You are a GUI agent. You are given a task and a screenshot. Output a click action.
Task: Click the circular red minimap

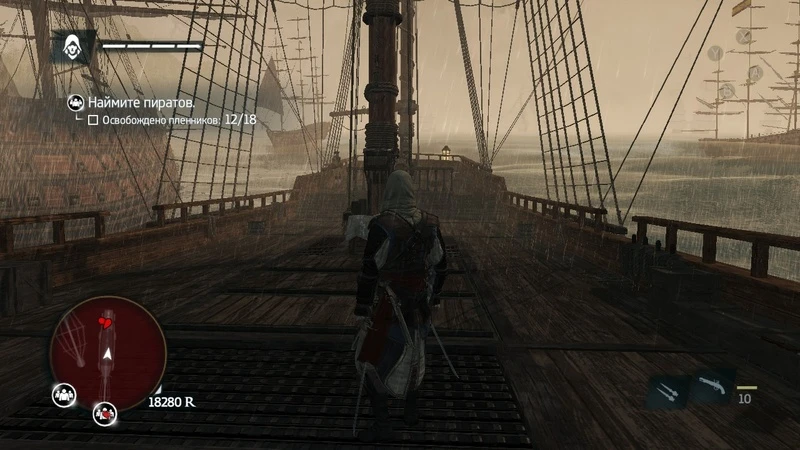[x=107, y=353]
